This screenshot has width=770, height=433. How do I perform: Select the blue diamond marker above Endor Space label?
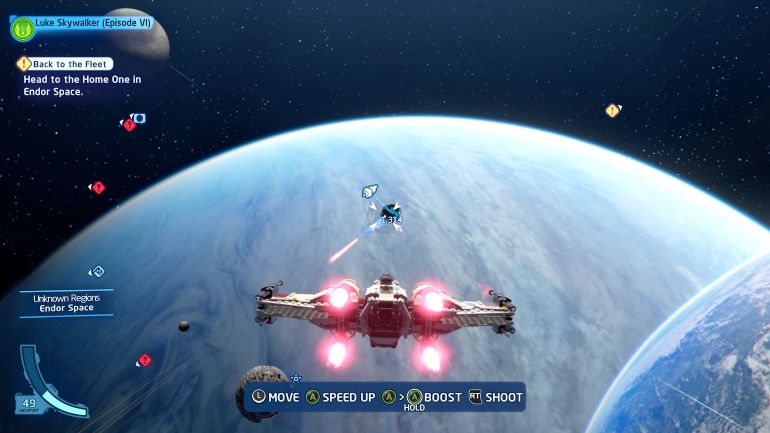[97, 271]
